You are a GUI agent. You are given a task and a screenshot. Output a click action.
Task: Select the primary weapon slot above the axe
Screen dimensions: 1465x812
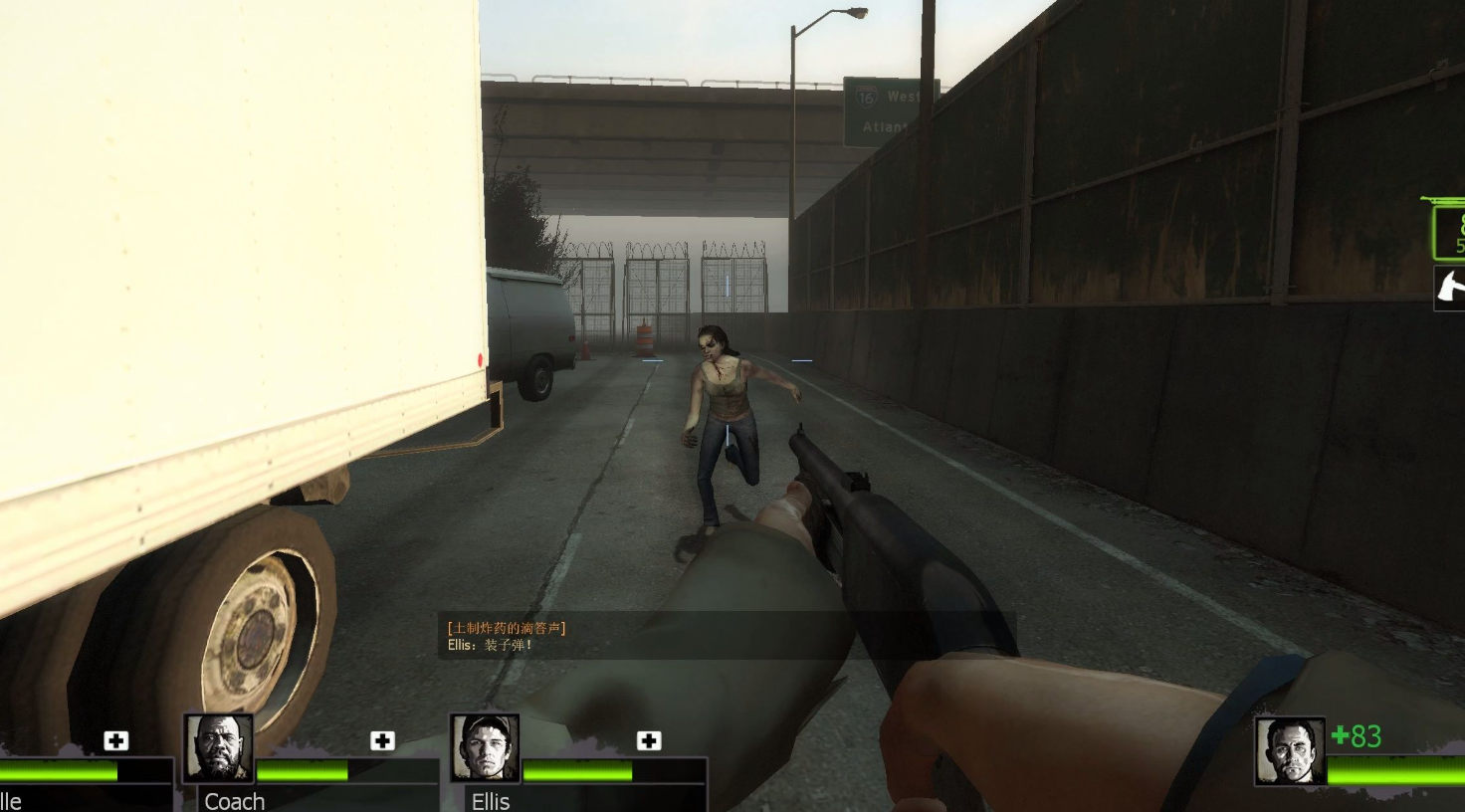pos(1449,231)
